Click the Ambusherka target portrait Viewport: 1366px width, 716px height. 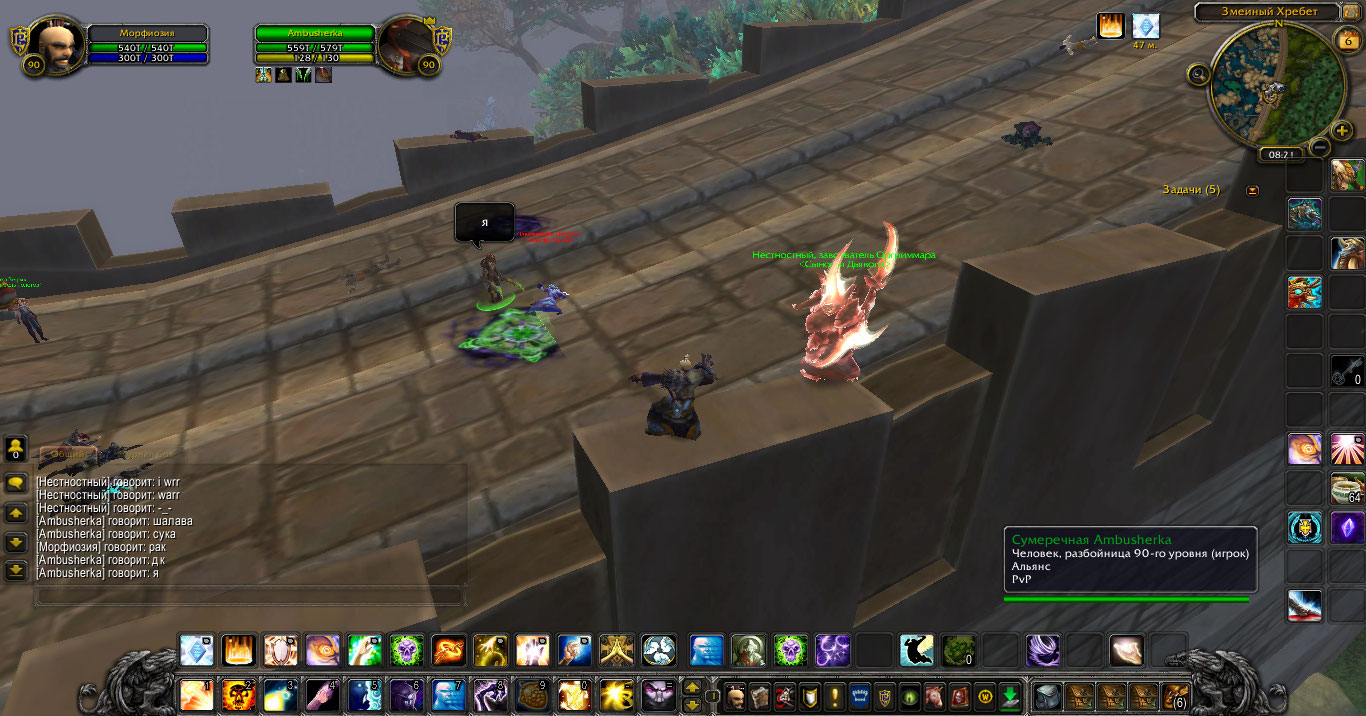(406, 46)
